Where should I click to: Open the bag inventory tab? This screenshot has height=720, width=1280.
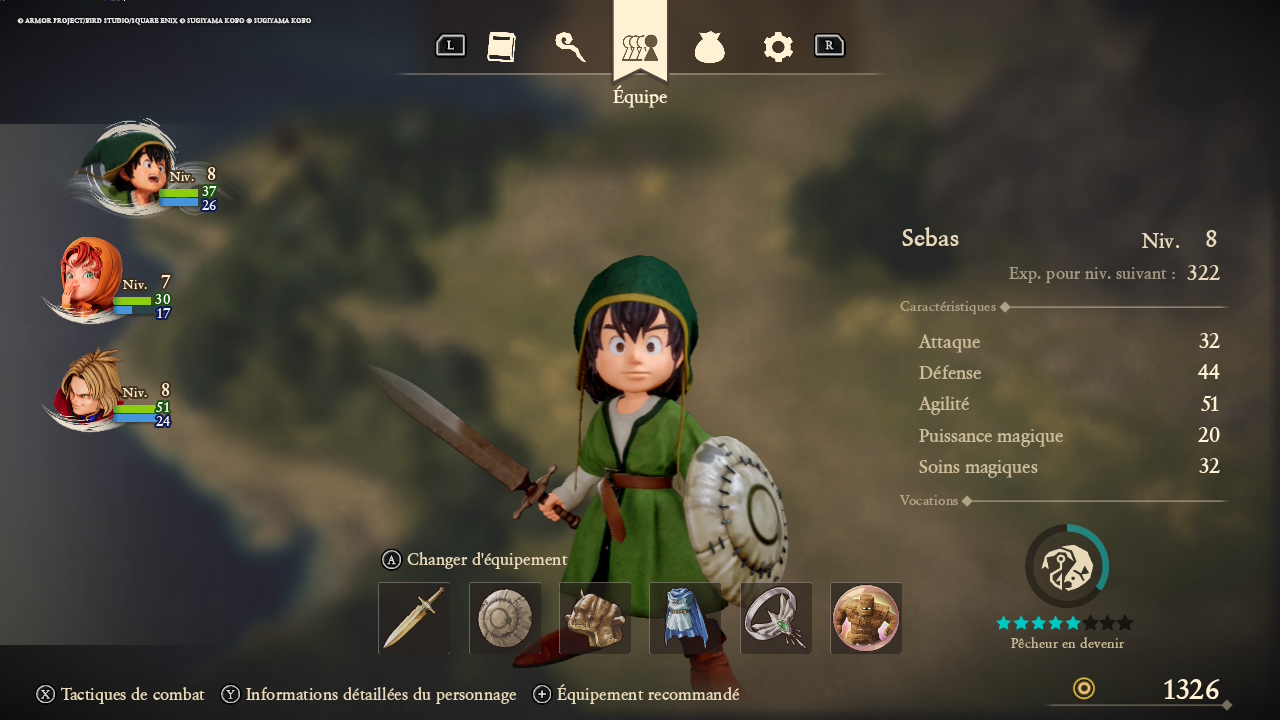pyautogui.click(x=709, y=47)
